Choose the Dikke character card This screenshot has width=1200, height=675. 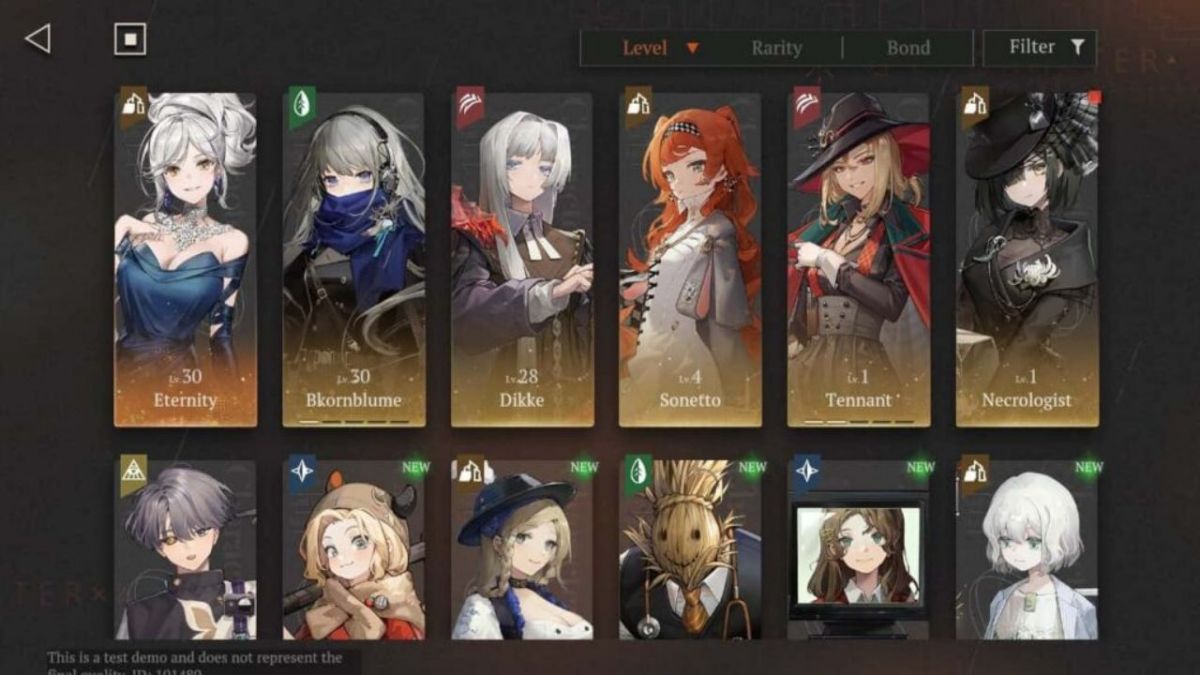click(x=522, y=260)
